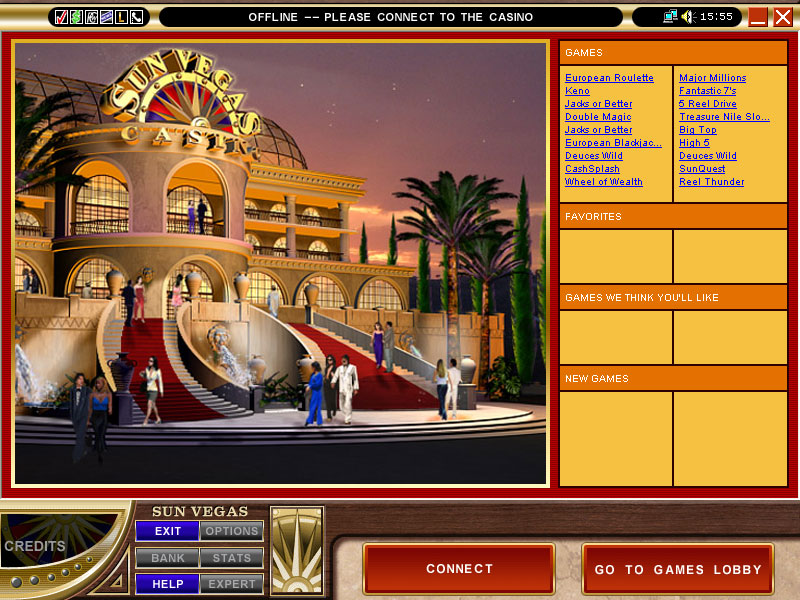Play European Blackjack from games list
Viewport: 800px width, 600px height.
[x=613, y=143]
